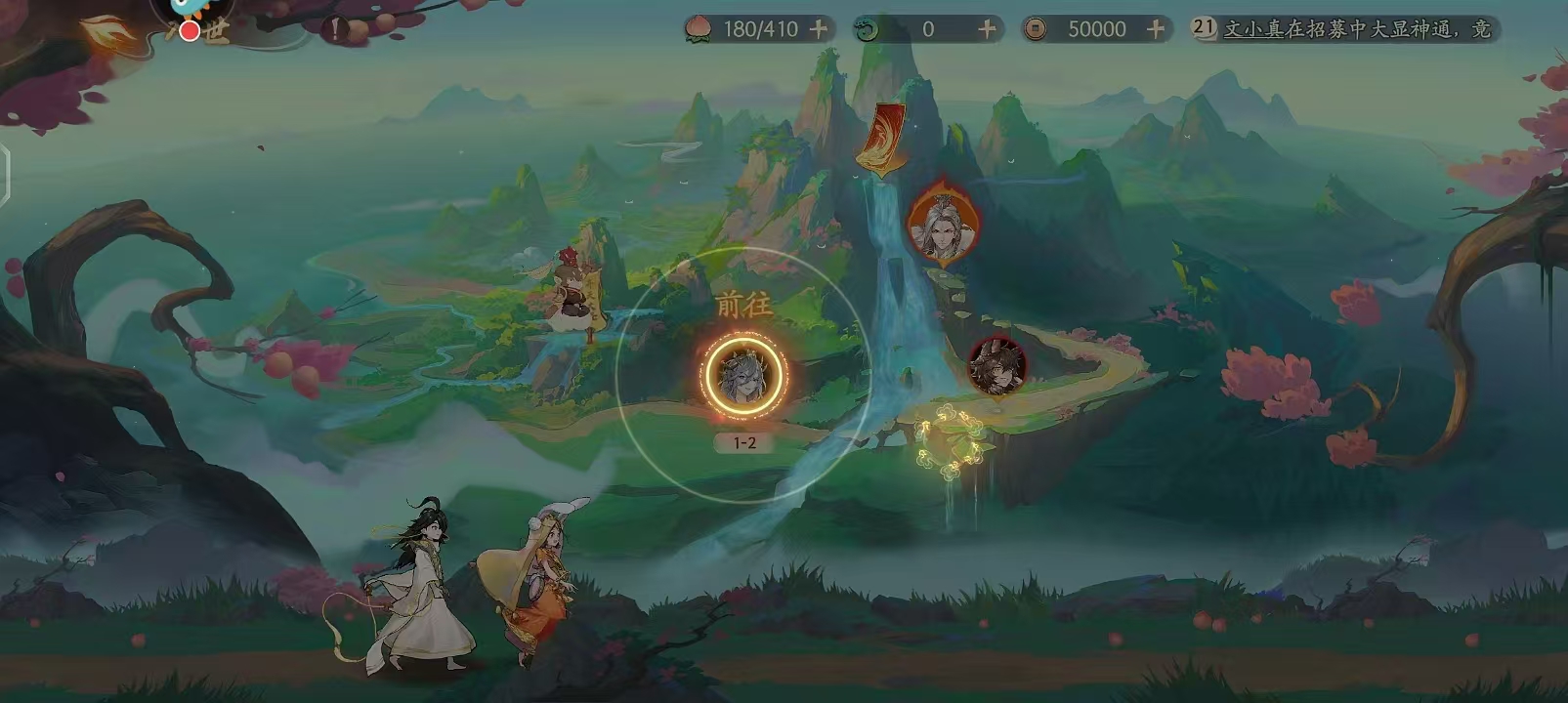Screen dimensions: 1568x703
Task: Open the exclamation mark notice icon
Action: pyautogui.click(x=337, y=27)
